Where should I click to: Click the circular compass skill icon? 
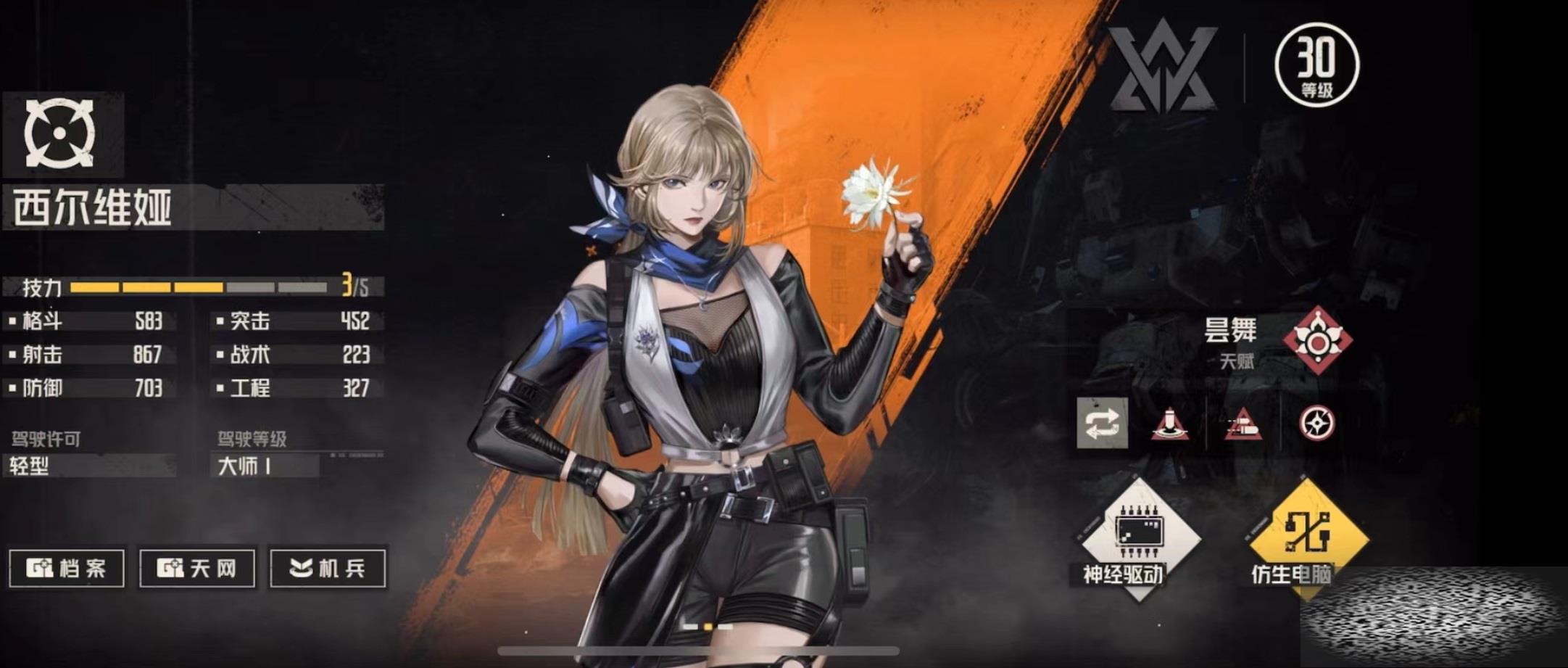[x=1316, y=424]
